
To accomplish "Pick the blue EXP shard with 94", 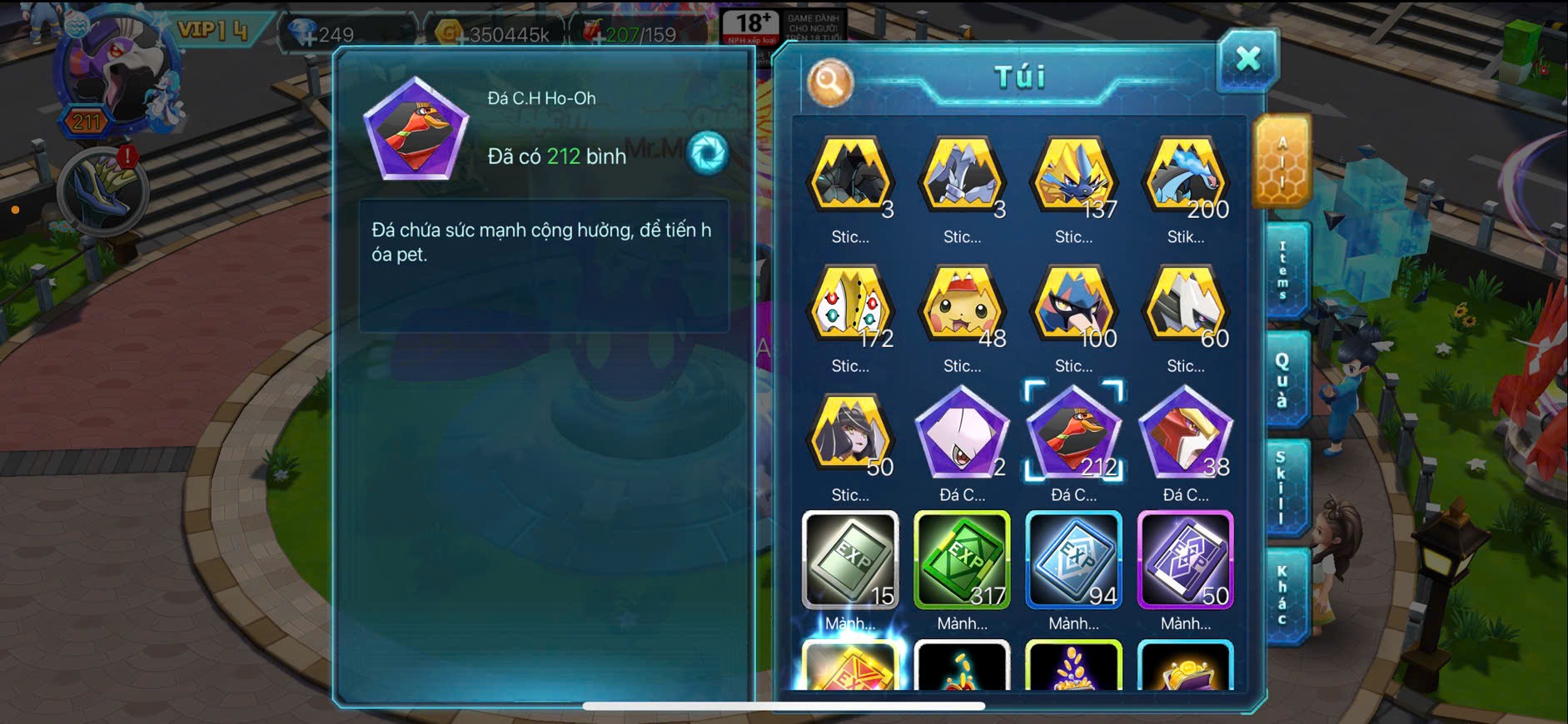I will coord(1073,560).
